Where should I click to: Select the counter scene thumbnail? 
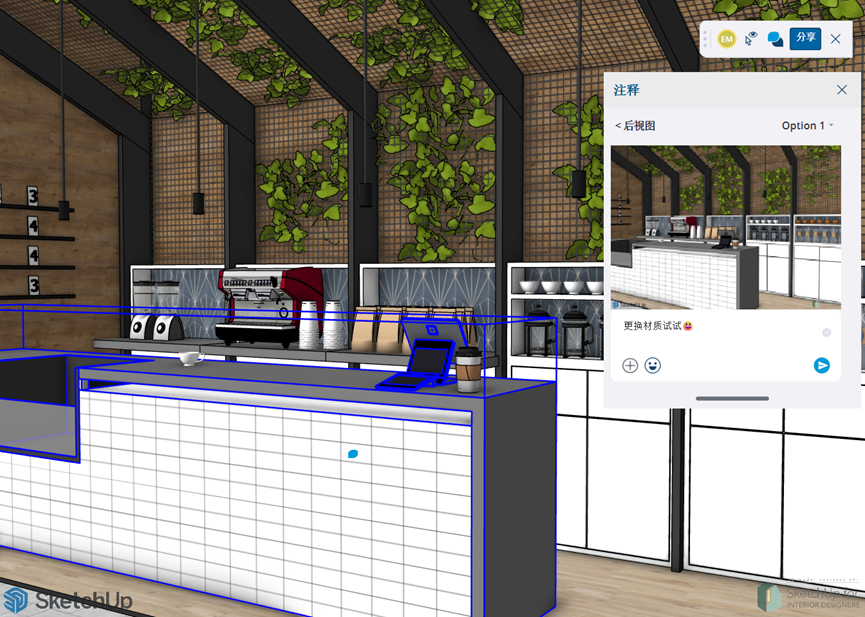click(x=726, y=227)
